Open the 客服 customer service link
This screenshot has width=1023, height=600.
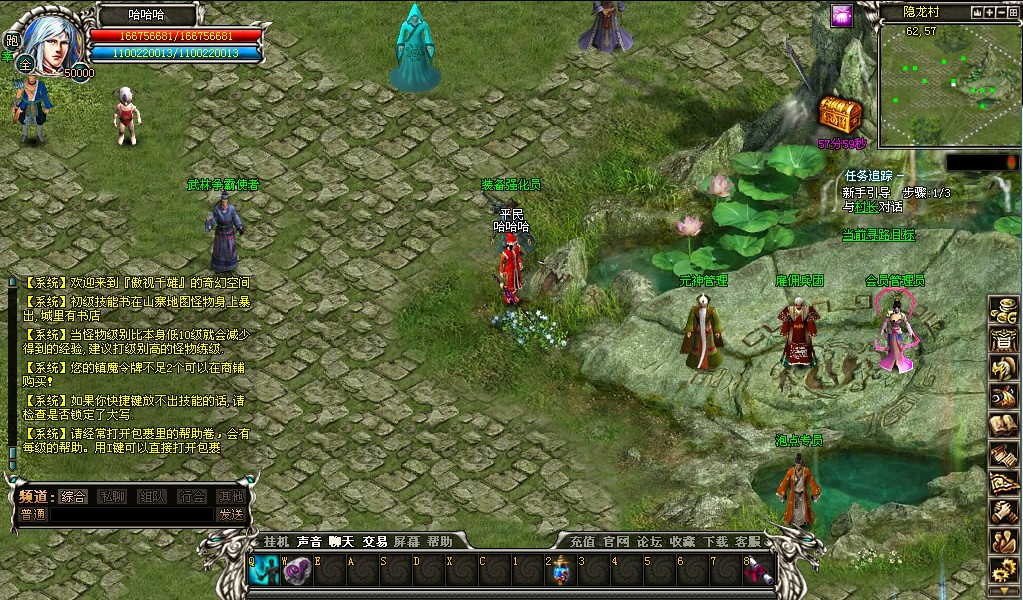(747, 541)
